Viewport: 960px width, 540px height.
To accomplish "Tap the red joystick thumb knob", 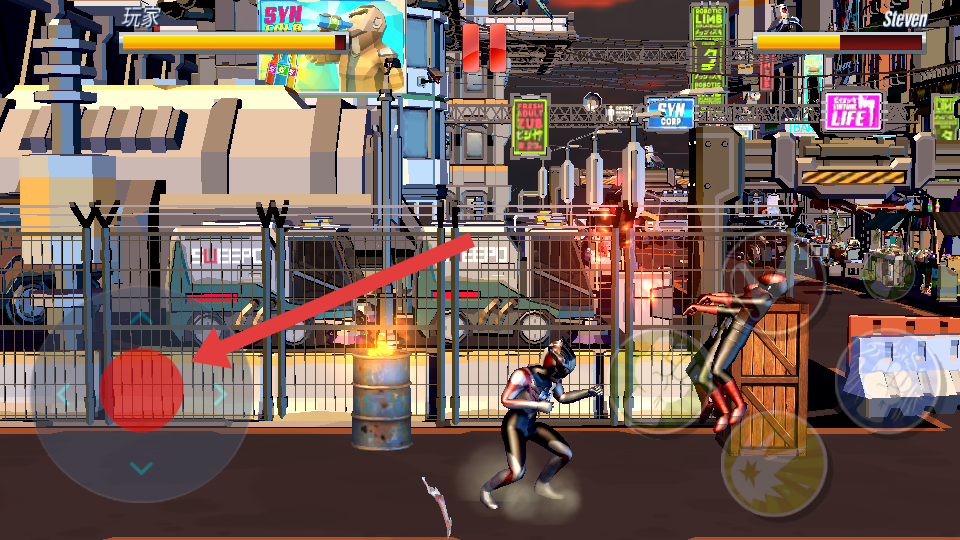I will [142, 390].
